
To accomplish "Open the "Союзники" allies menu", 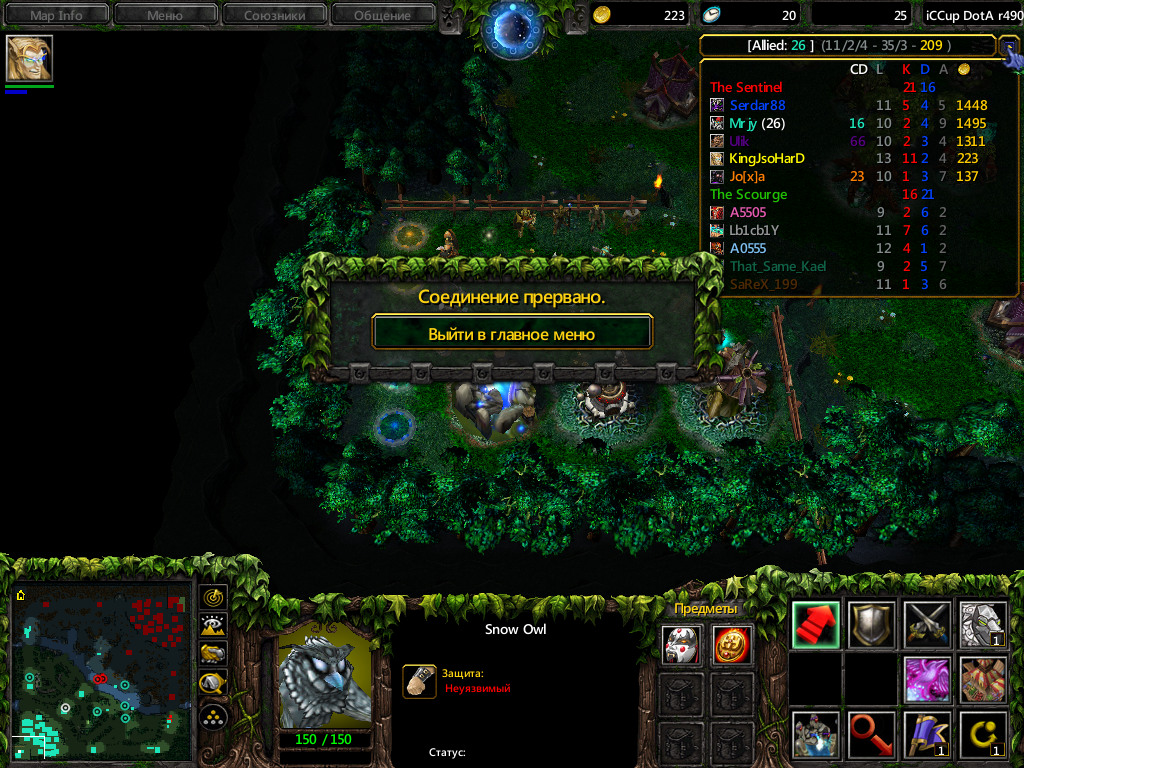I will click(x=274, y=15).
